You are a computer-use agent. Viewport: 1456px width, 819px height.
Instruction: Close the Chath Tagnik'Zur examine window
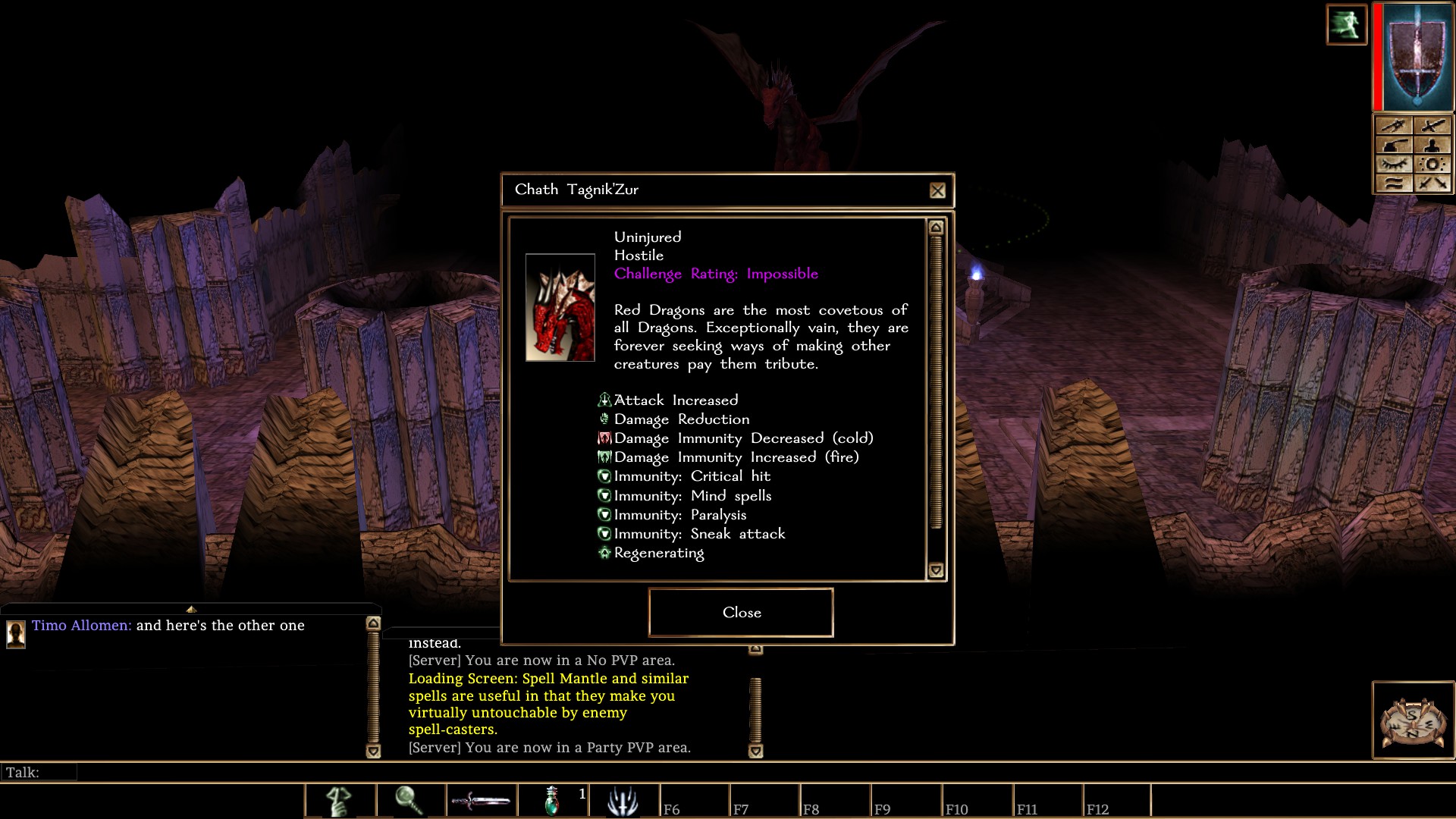[741, 612]
